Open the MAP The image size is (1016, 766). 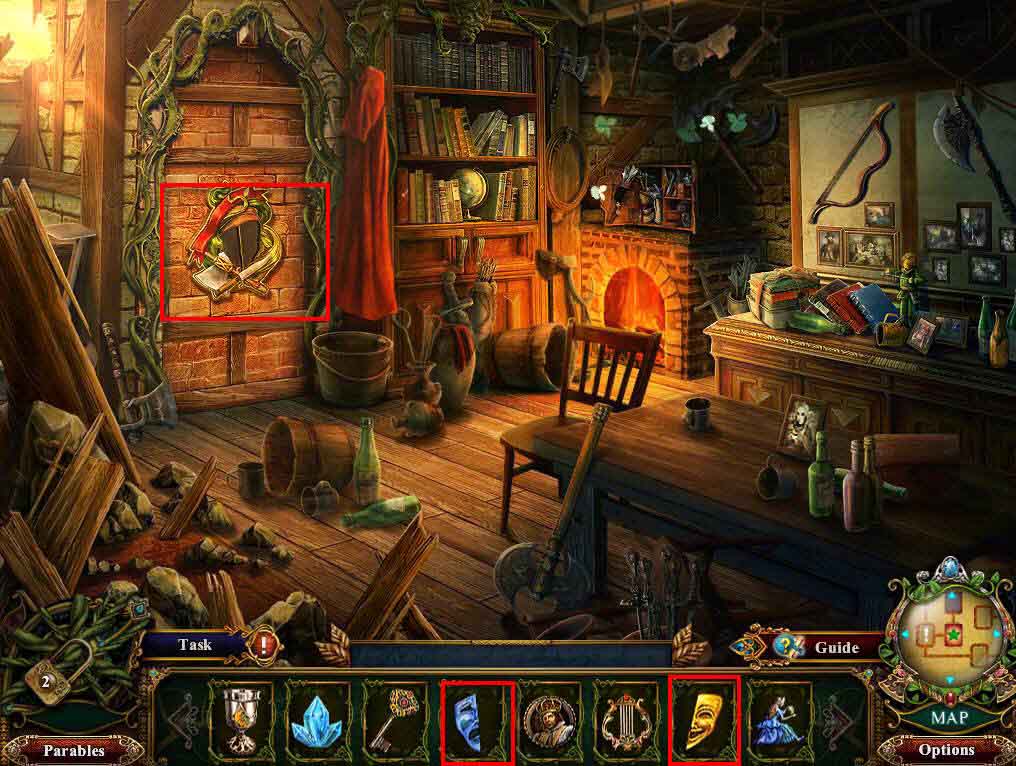click(947, 717)
